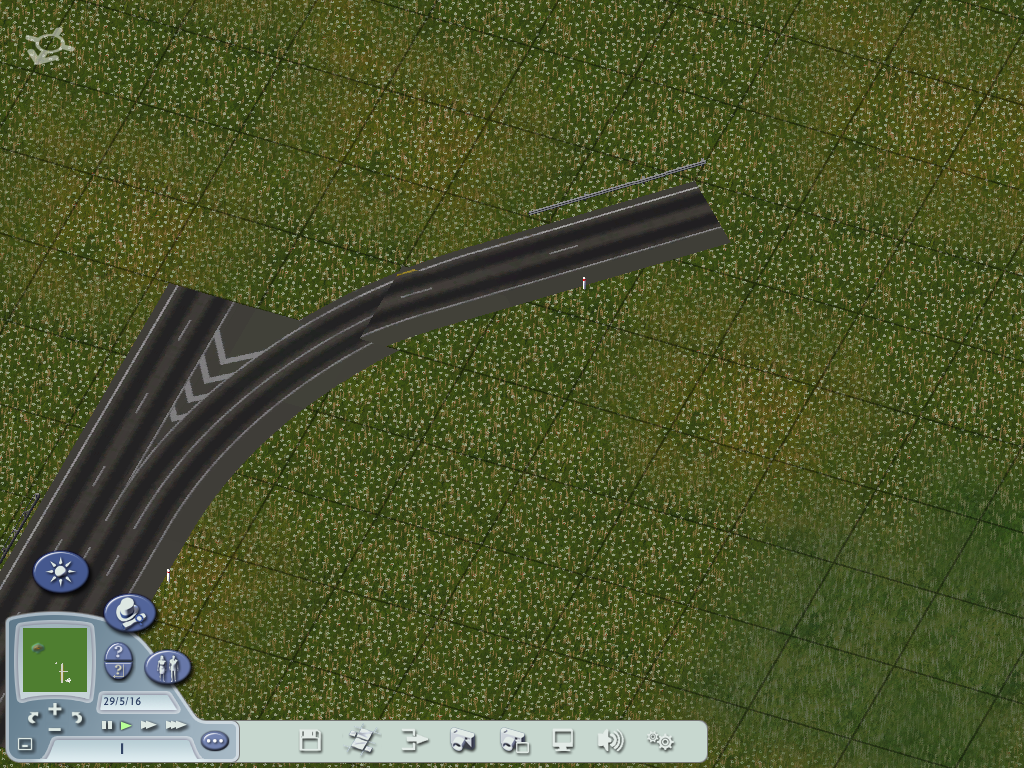Open game settings gears icon
The image size is (1024, 768).
tap(660, 741)
